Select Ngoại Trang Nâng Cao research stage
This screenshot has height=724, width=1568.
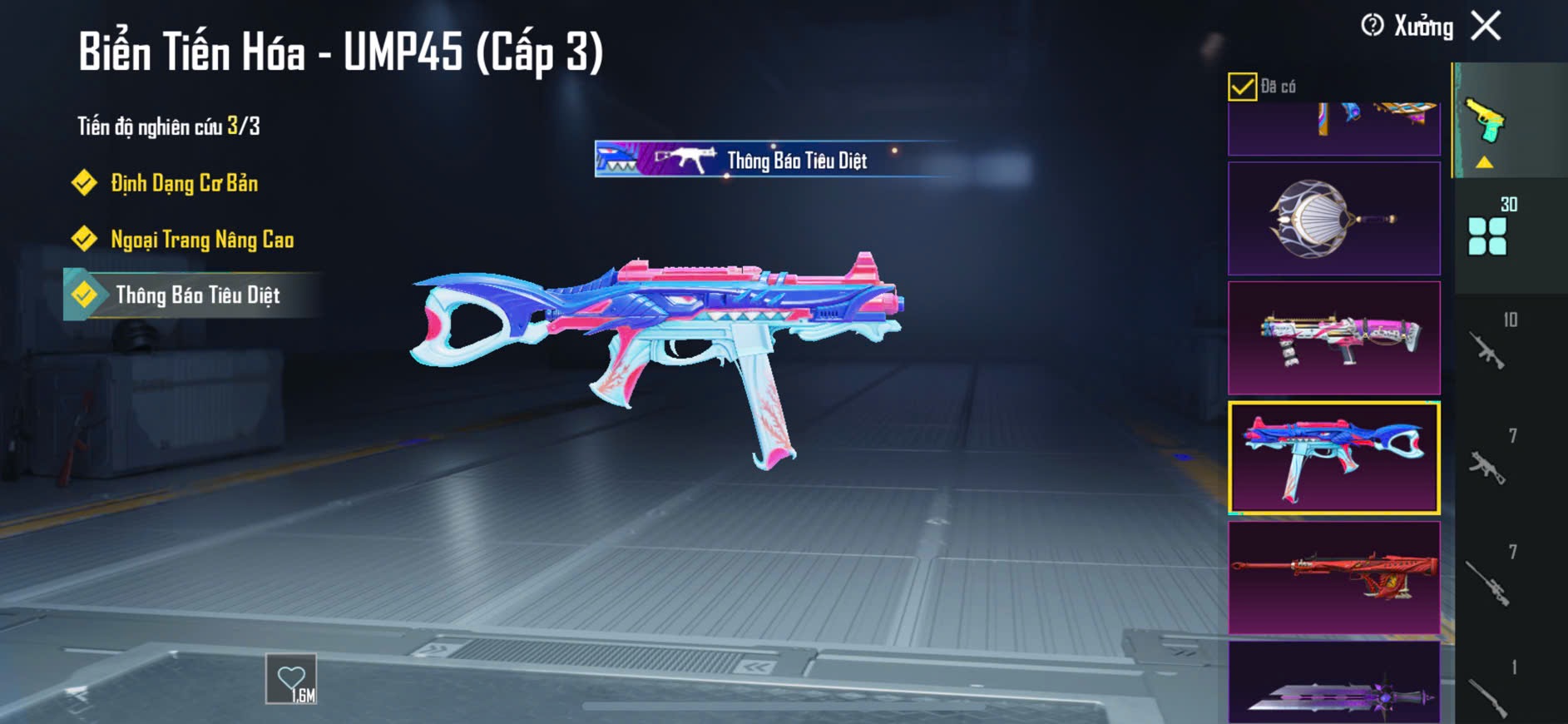pyautogui.click(x=201, y=240)
